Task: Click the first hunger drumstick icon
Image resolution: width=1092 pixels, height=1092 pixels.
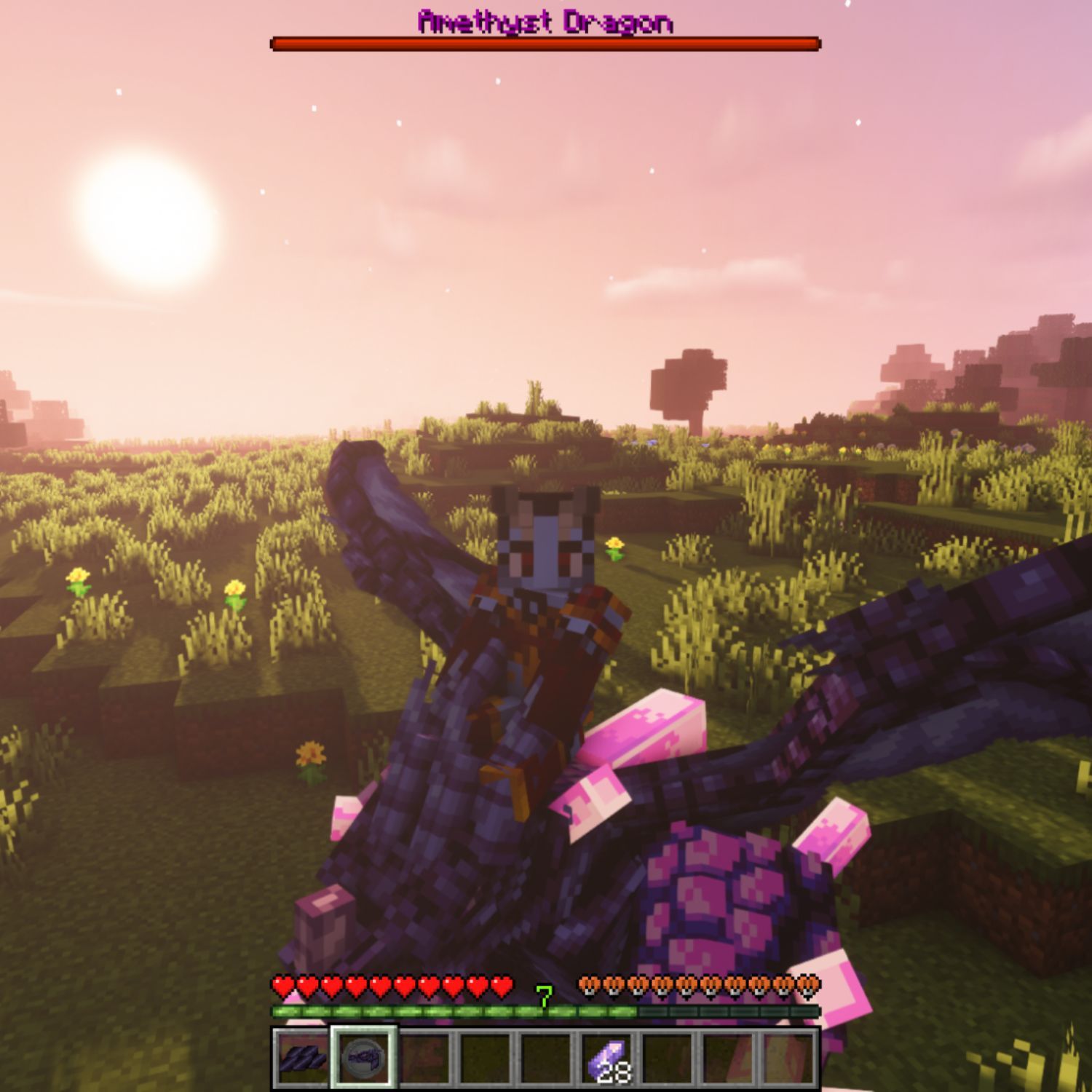Action: (588, 988)
